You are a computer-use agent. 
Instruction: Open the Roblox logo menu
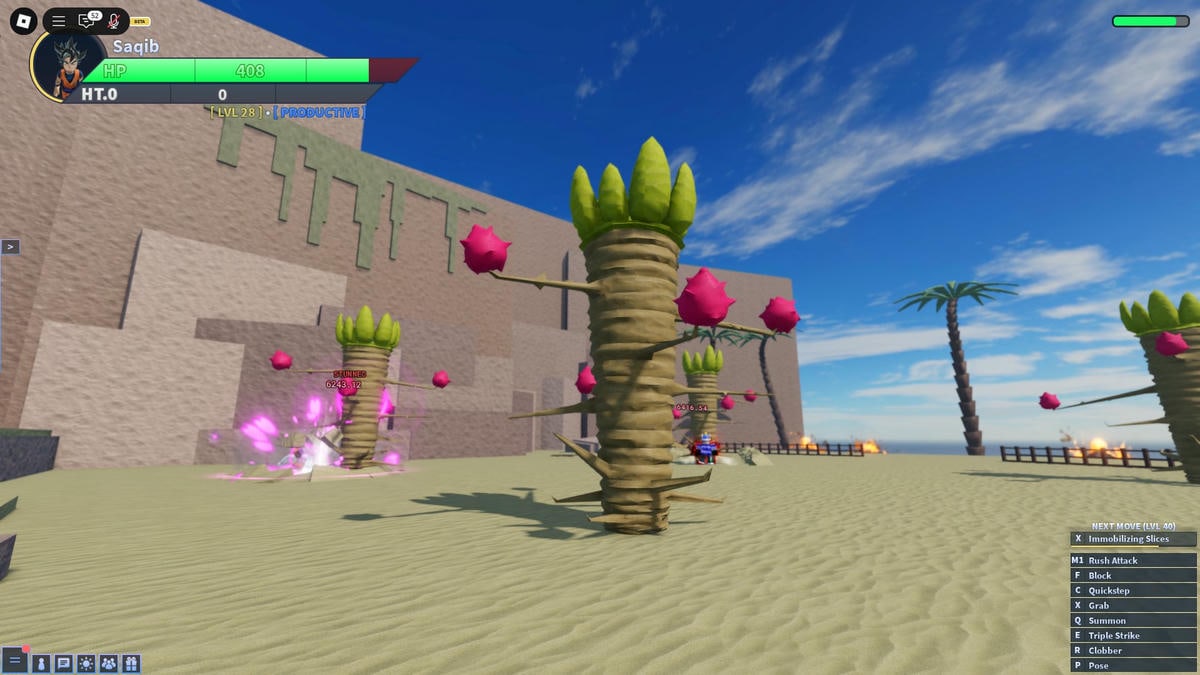click(24, 21)
